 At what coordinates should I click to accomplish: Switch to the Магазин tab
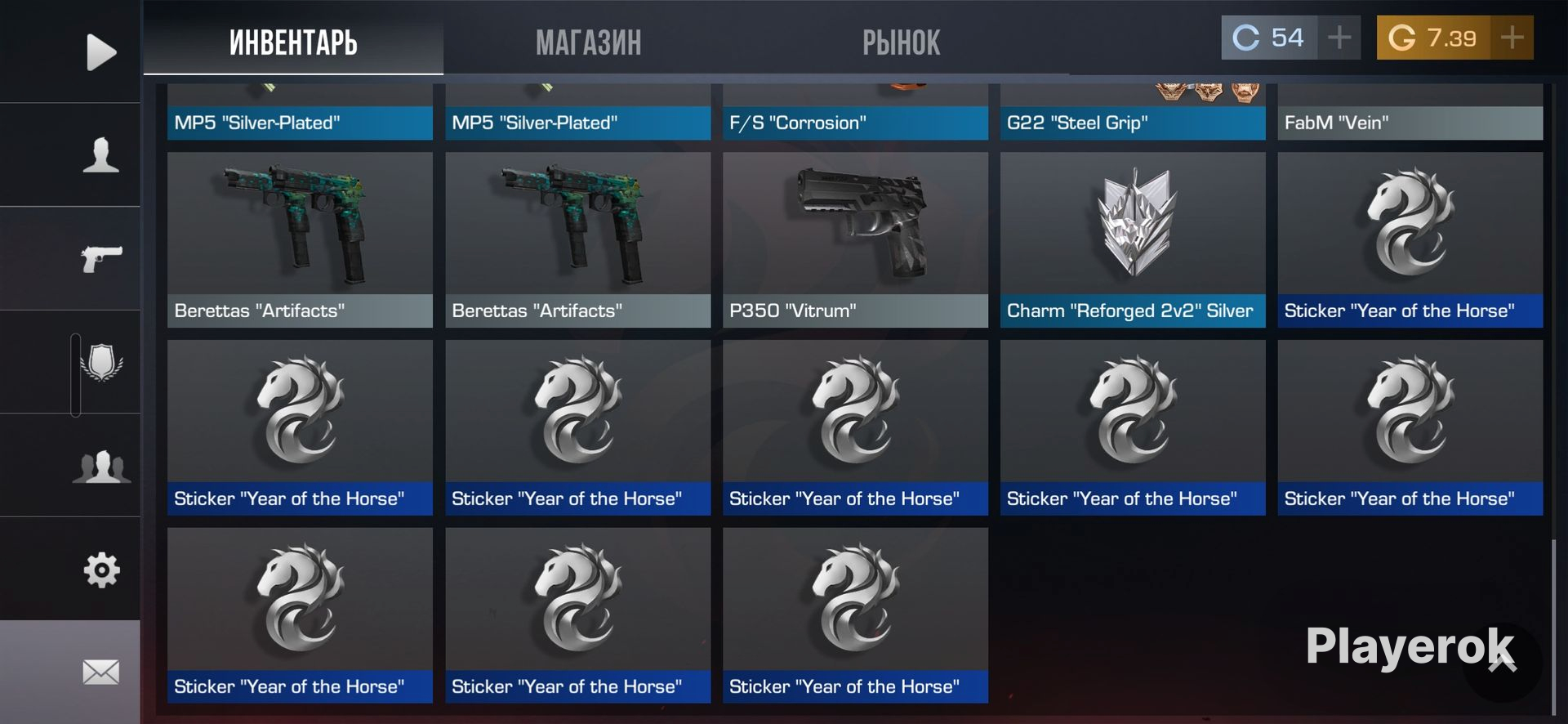coord(588,42)
